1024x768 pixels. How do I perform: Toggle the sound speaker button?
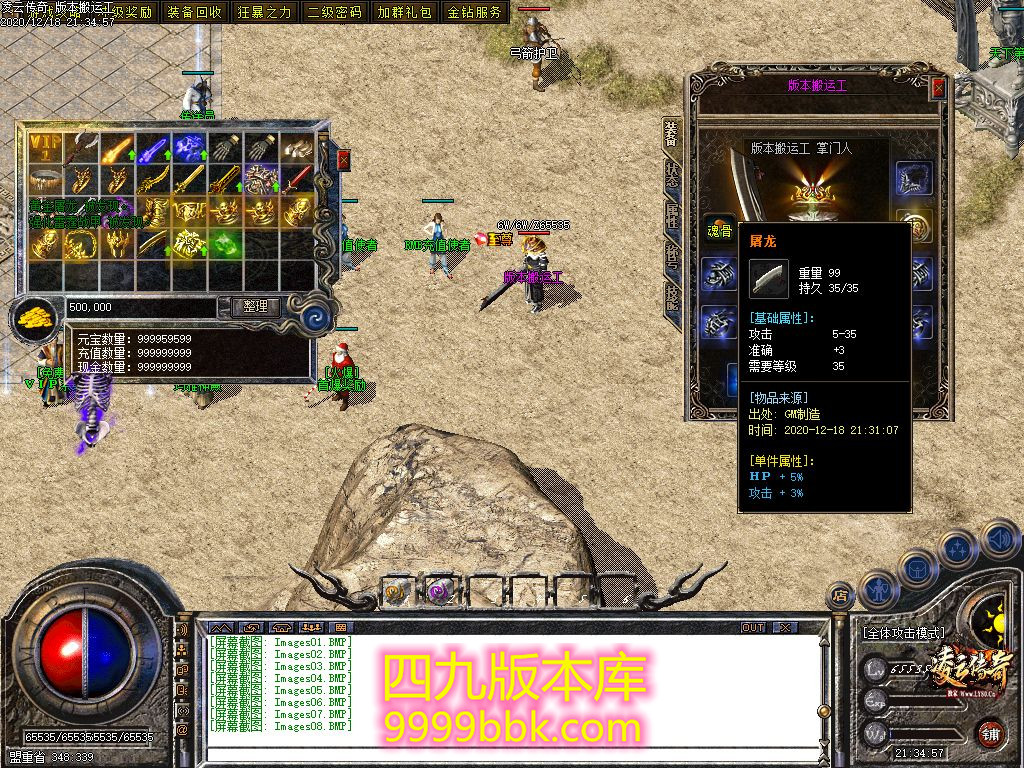pyautogui.click(x=1000, y=540)
